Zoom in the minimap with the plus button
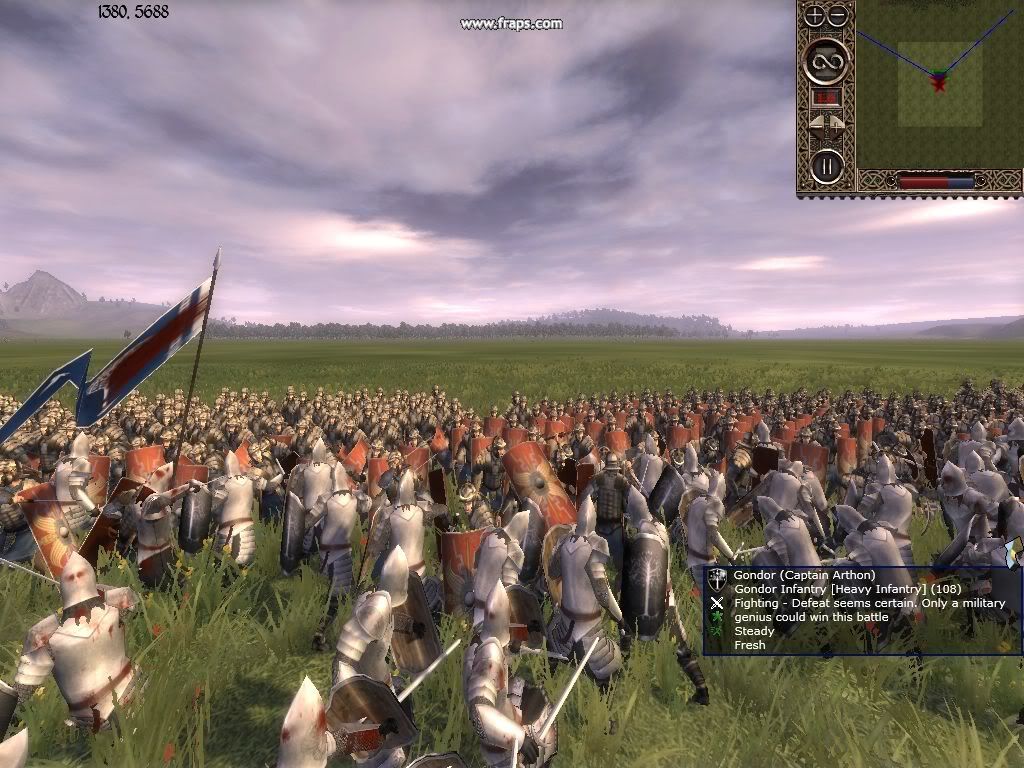The width and height of the screenshot is (1024, 768). click(815, 16)
